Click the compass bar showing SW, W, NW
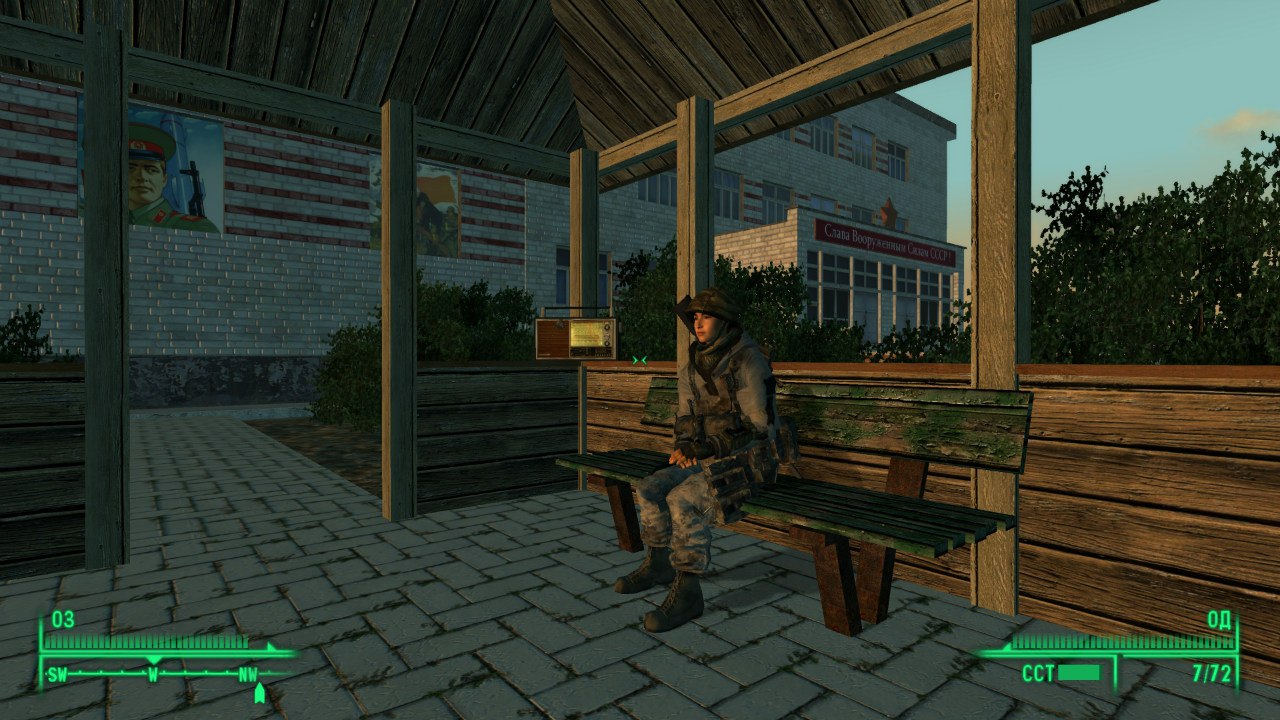 [x=153, y=674]
